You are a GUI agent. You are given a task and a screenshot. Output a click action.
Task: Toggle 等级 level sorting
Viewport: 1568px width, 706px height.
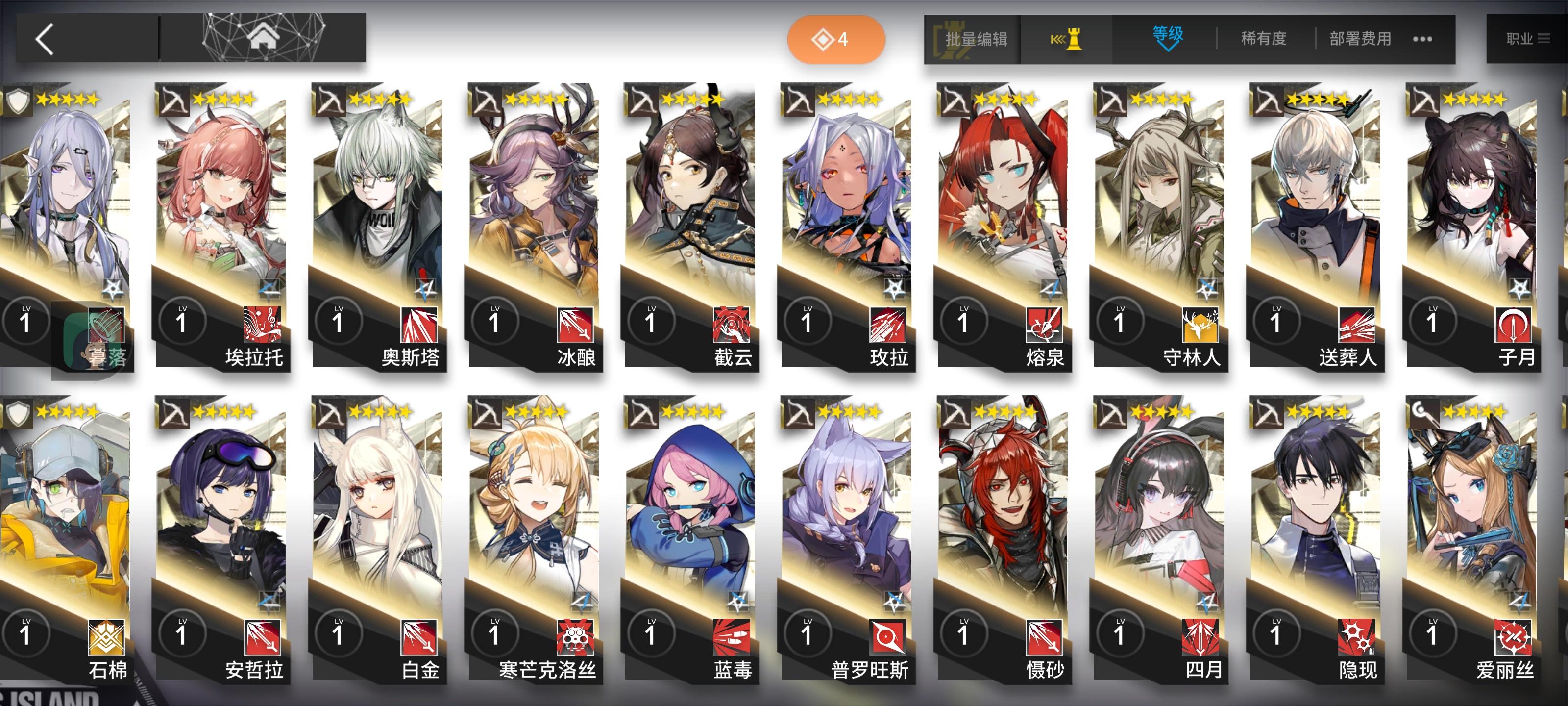pyautogui.click(x=1169, y=38)
